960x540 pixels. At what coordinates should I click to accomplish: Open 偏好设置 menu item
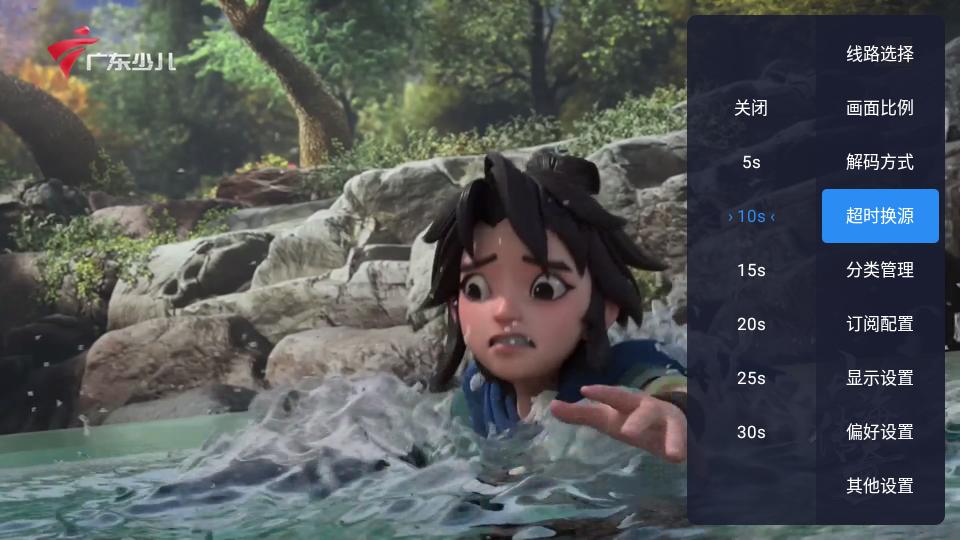point(880,432)
